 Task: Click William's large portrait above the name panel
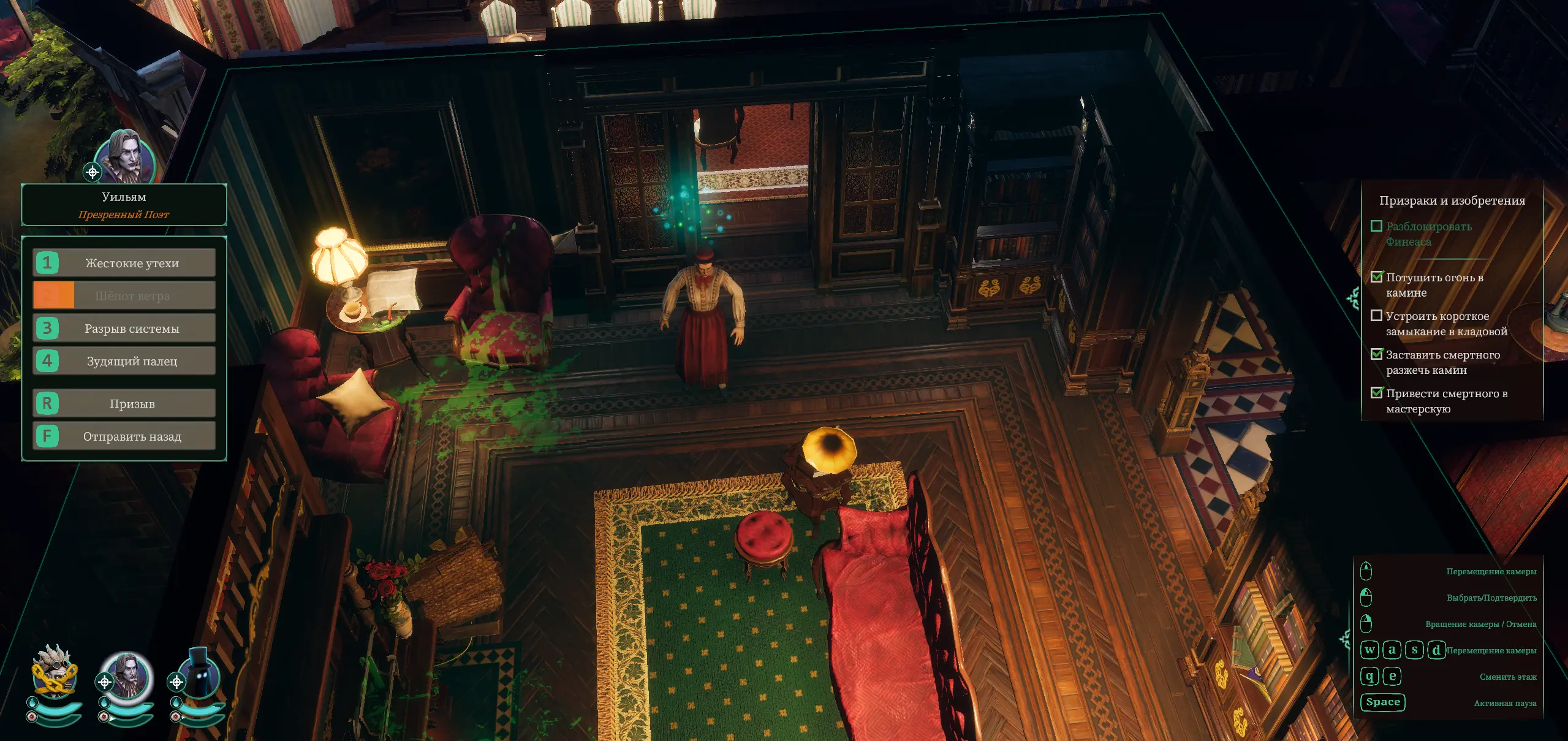(x=127, y=155)
